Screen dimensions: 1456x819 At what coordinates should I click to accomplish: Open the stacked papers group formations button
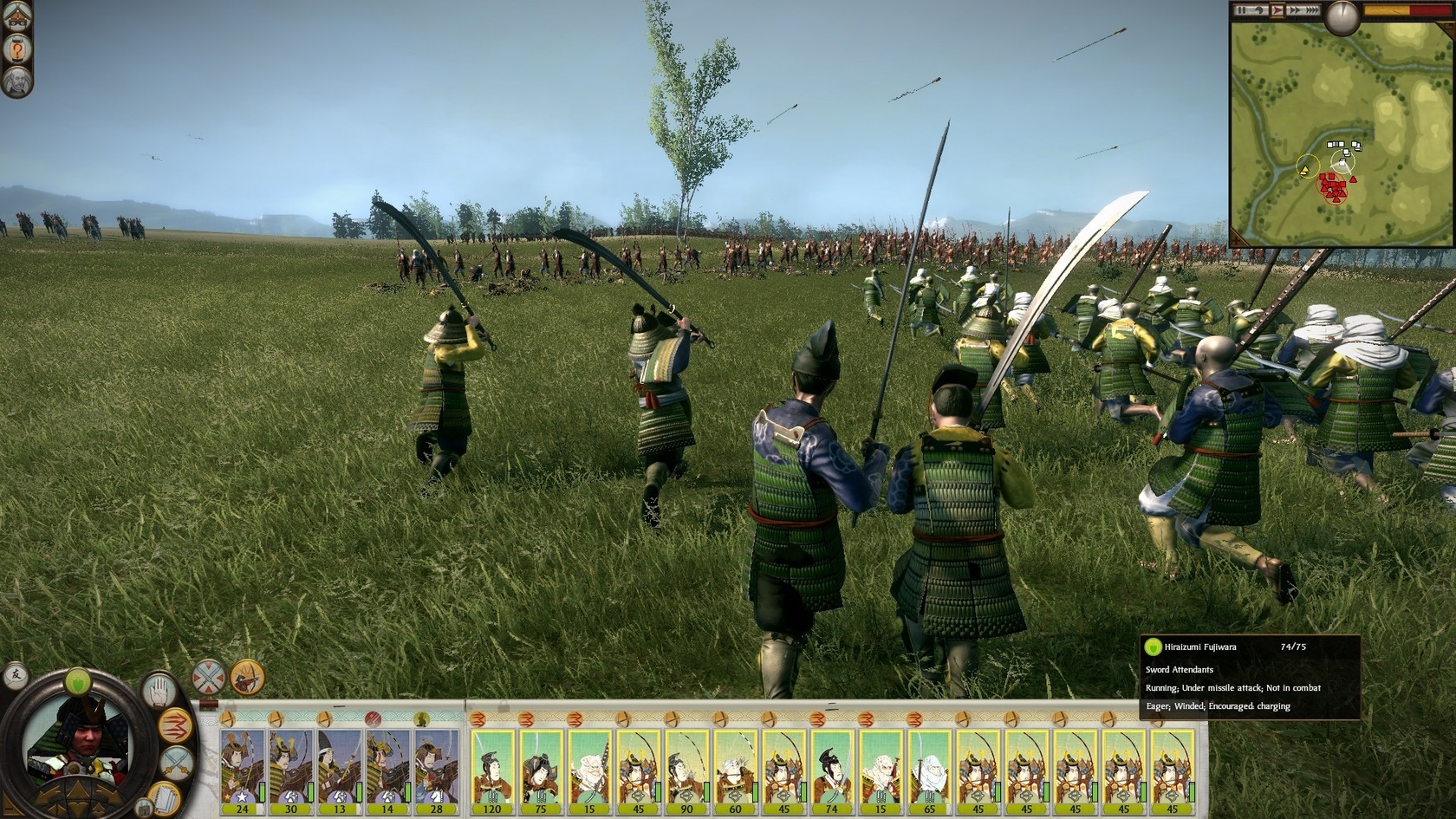click(x=163, y=796)
